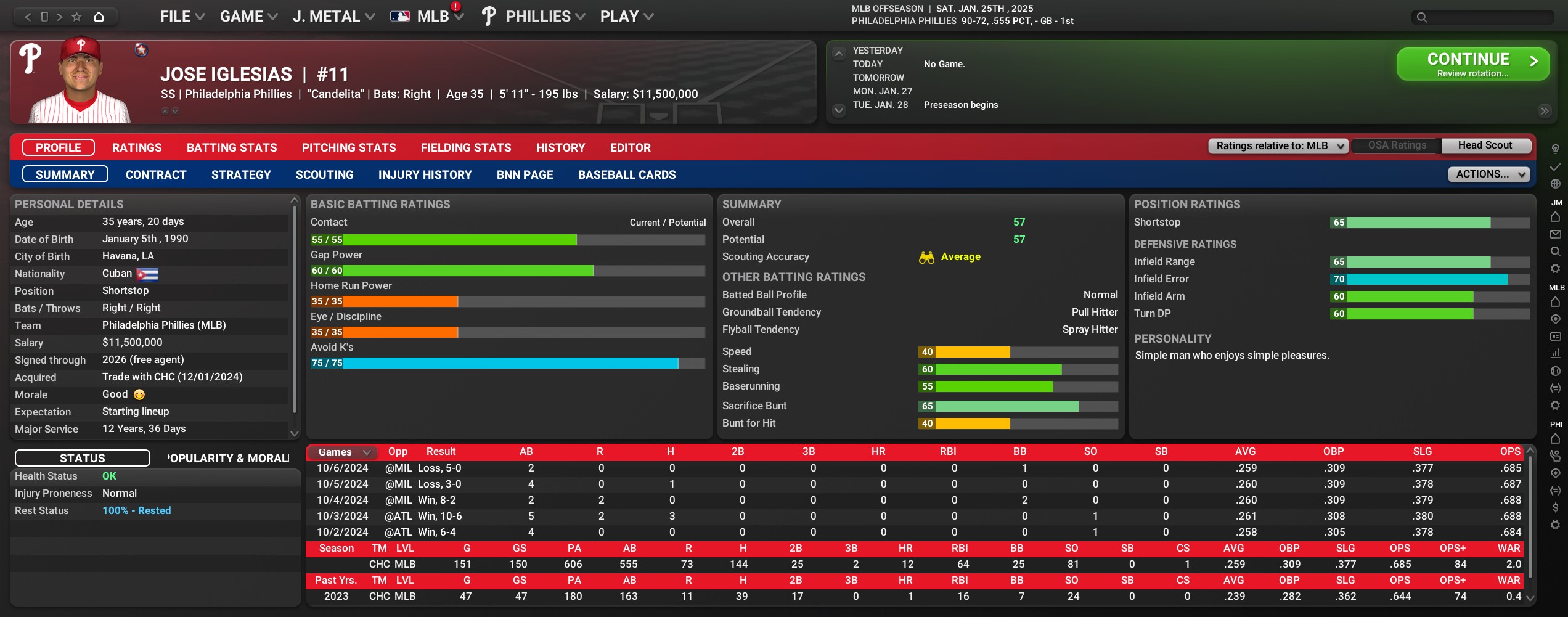Open the PLAY menu
The height and width of the screenshot is (617, 1568).
(x=626, y=17)
